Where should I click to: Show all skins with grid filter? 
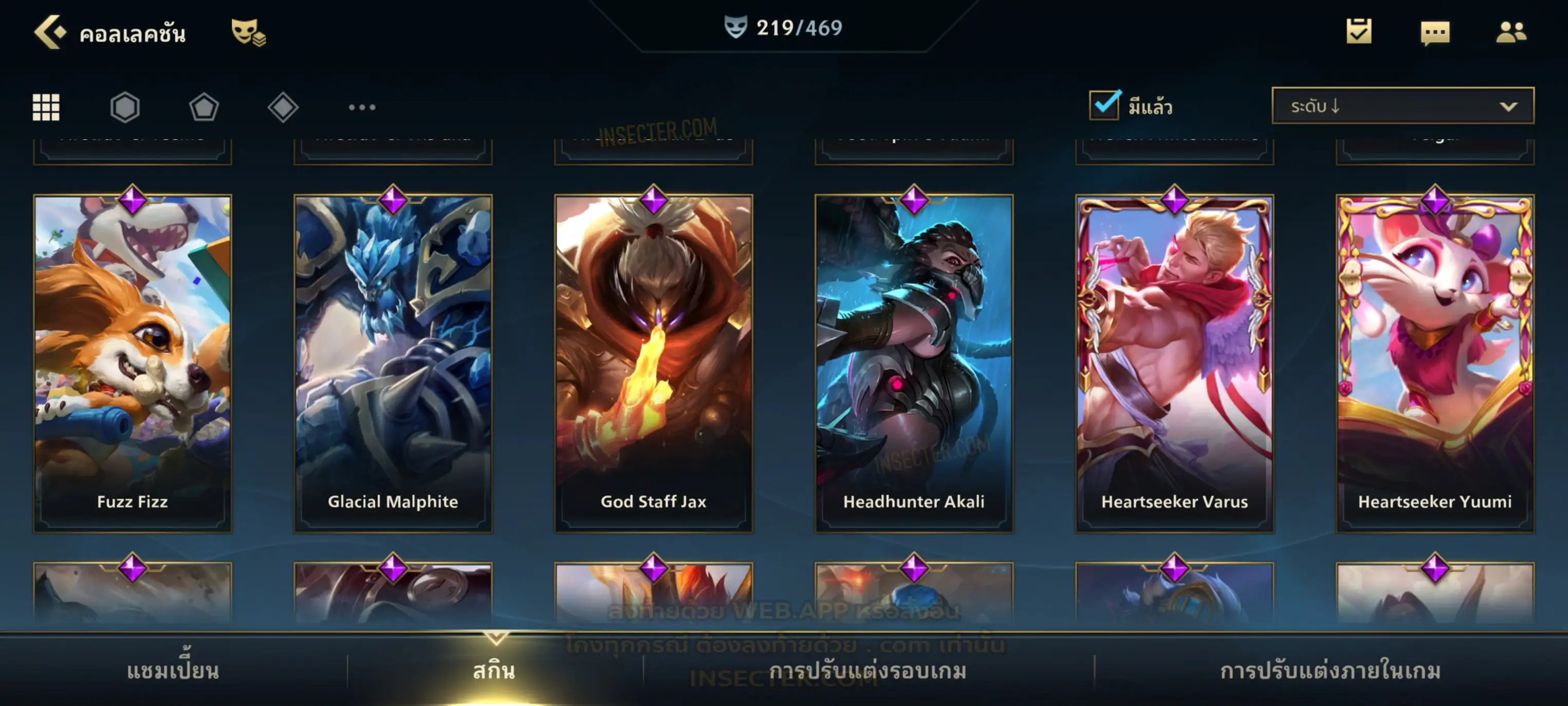pos(46,107)
